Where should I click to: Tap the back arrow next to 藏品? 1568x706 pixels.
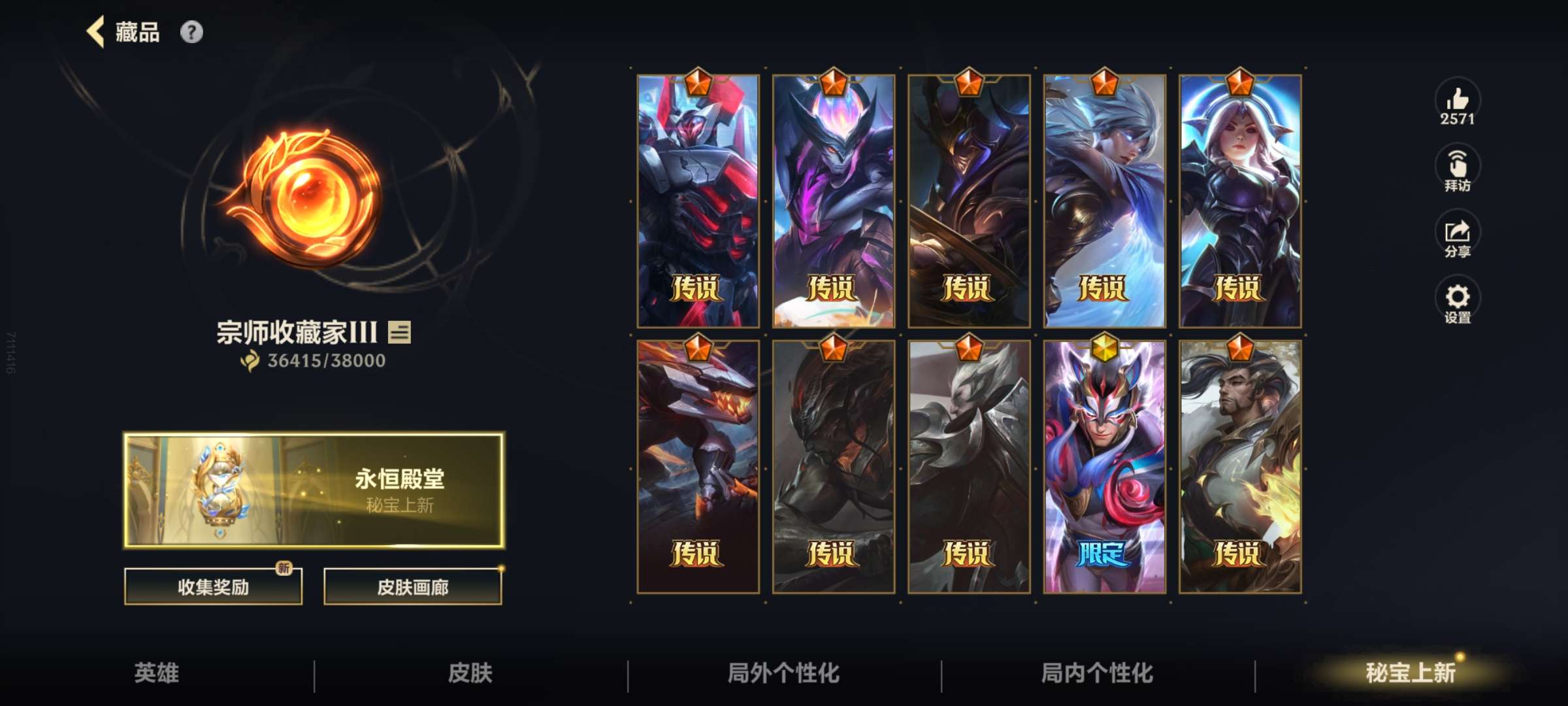(95, 31)
